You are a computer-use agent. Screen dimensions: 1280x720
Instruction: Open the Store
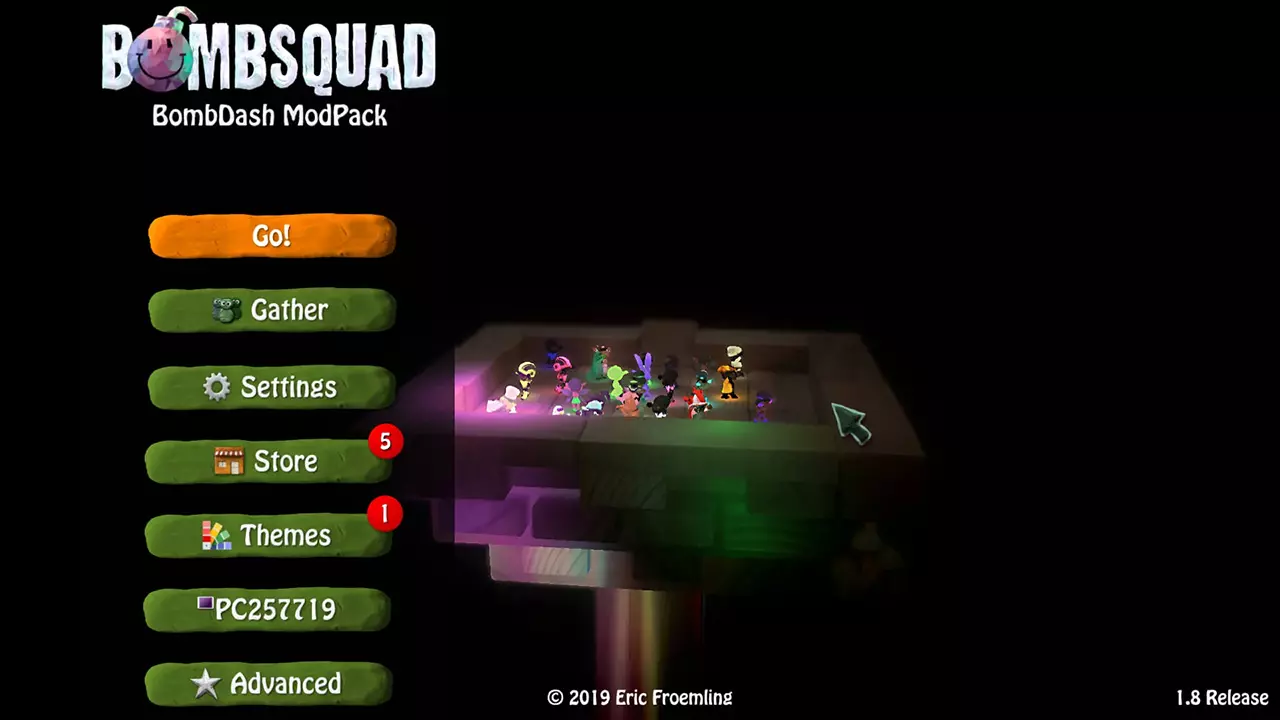tap(271, 461)
